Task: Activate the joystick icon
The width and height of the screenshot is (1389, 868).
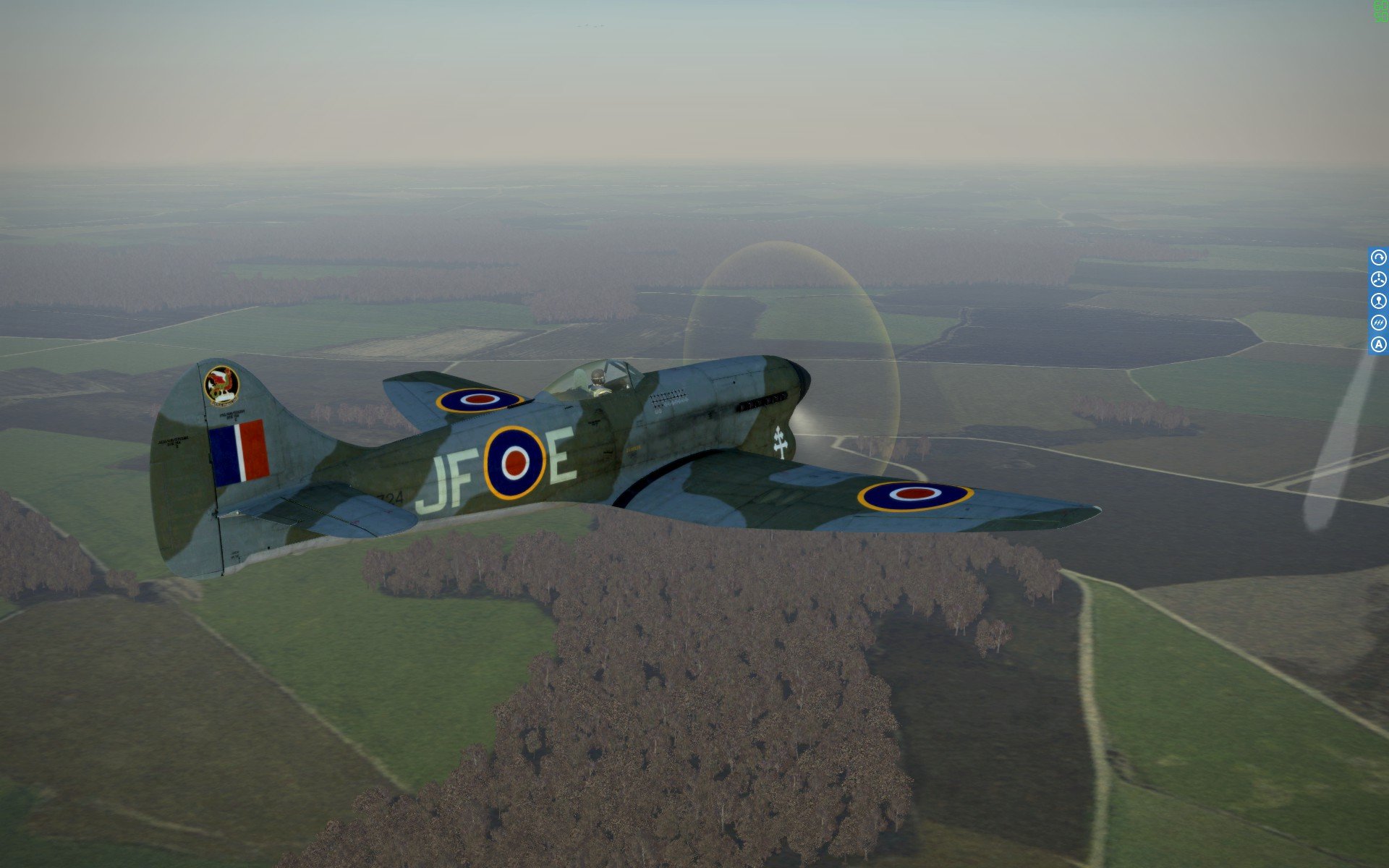Action: click(1378, 301)
